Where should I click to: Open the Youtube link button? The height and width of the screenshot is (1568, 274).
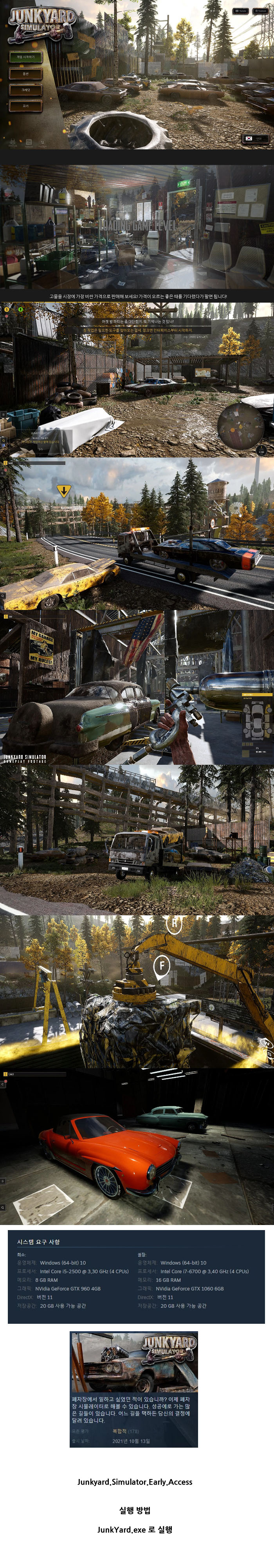(x=241, y=11)
